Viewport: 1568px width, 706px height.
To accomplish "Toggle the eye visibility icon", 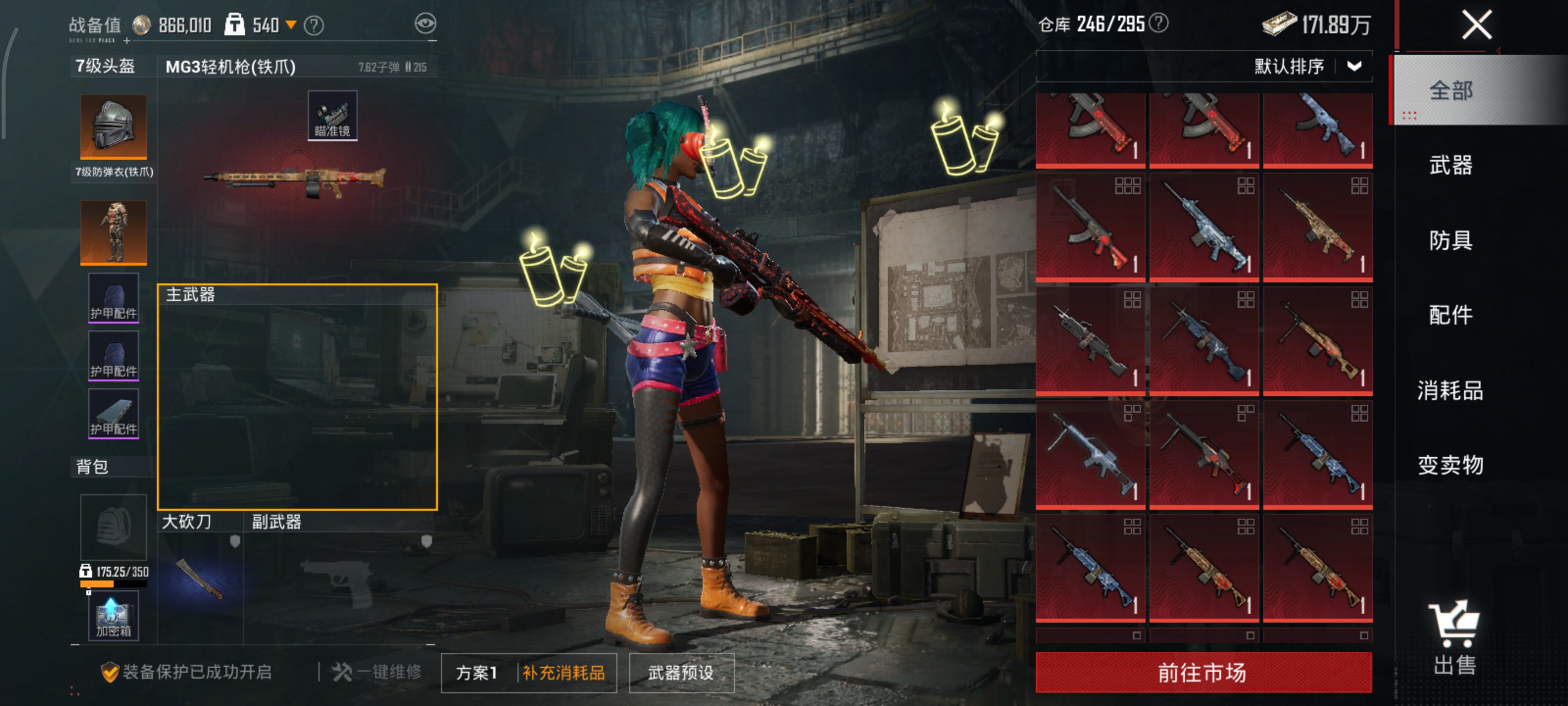I will 425,24.
